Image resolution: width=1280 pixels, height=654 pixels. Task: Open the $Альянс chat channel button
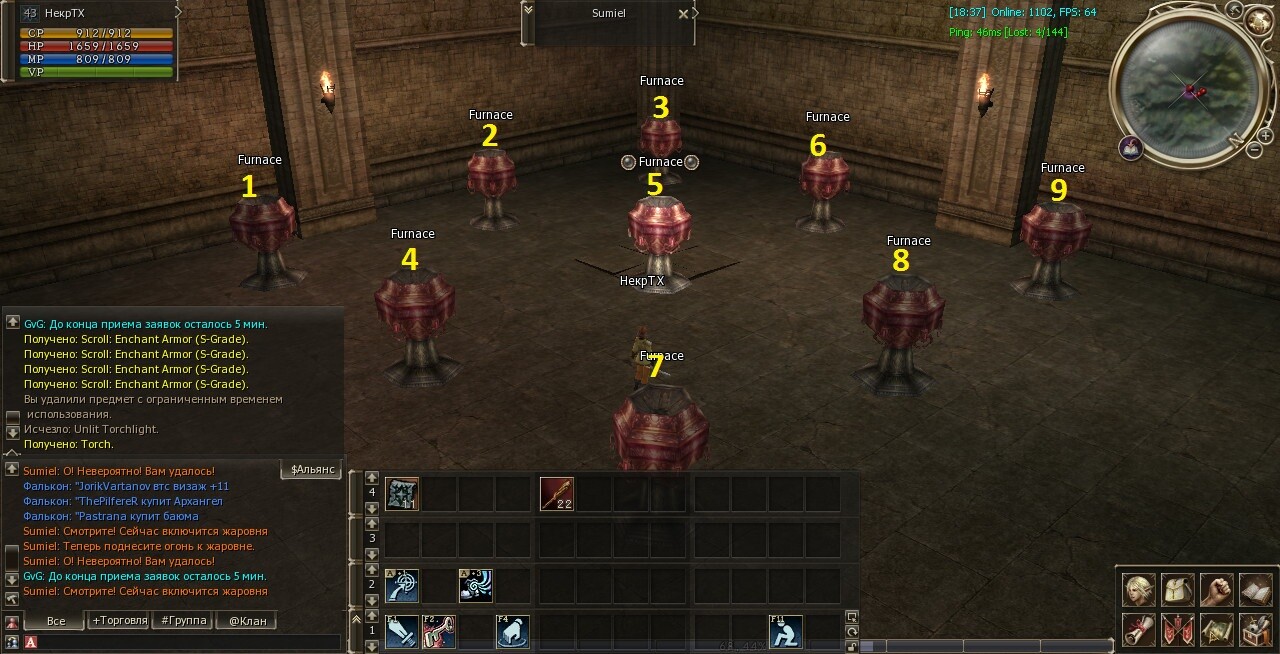point(312,470)
